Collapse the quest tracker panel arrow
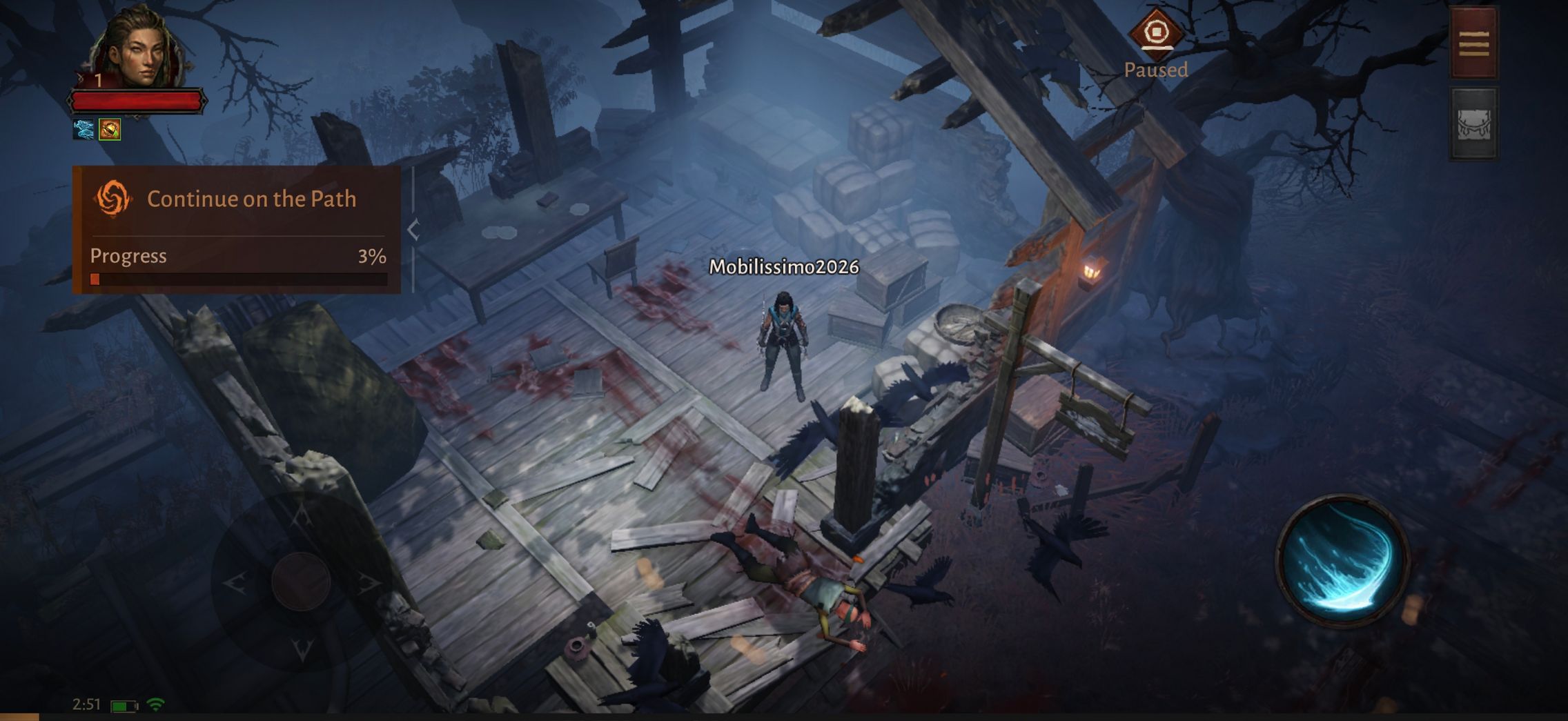 coord(413,230)
